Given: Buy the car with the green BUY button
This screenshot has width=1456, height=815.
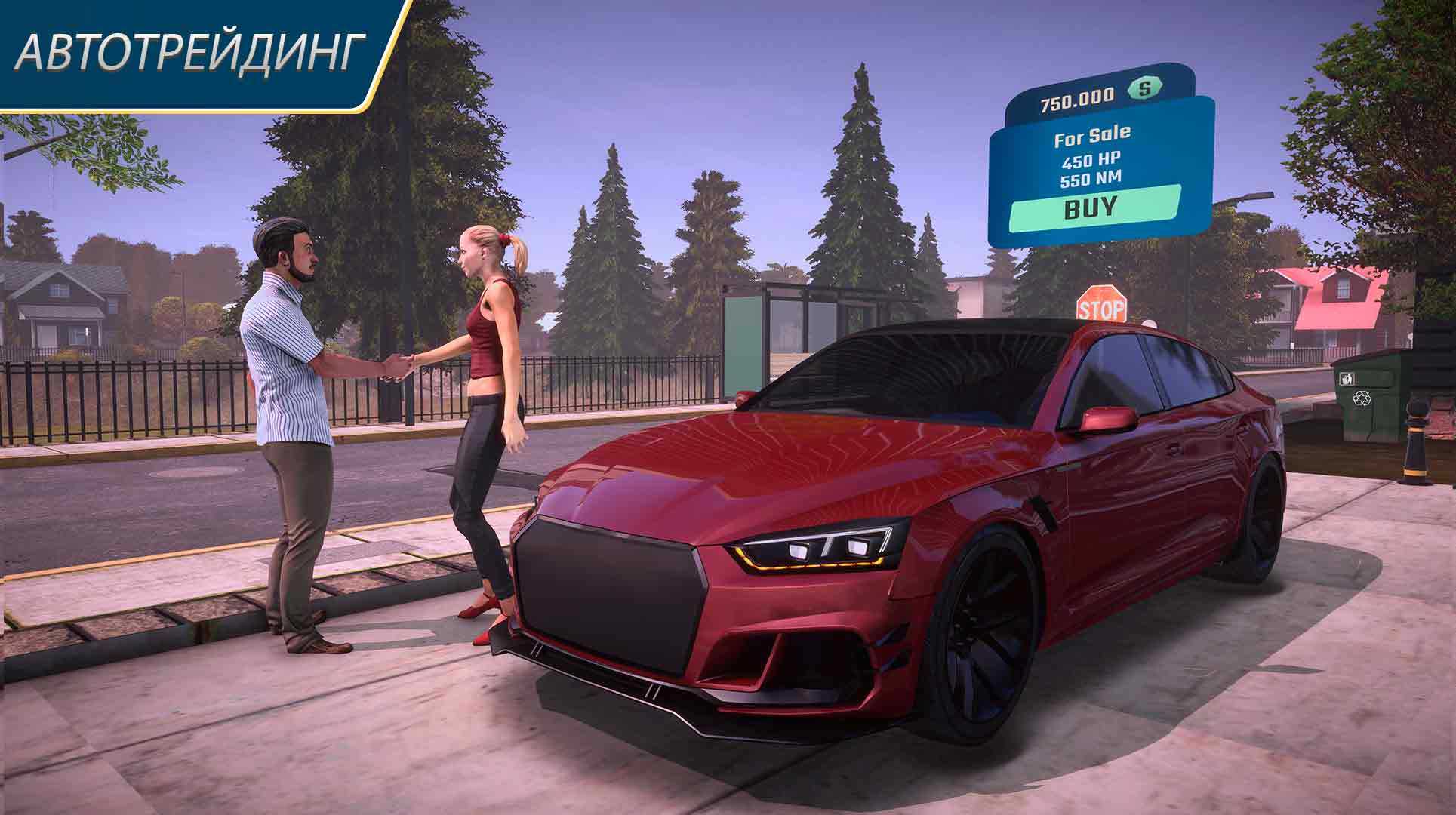Looking at the screenshot, I should click(1094, 207).
